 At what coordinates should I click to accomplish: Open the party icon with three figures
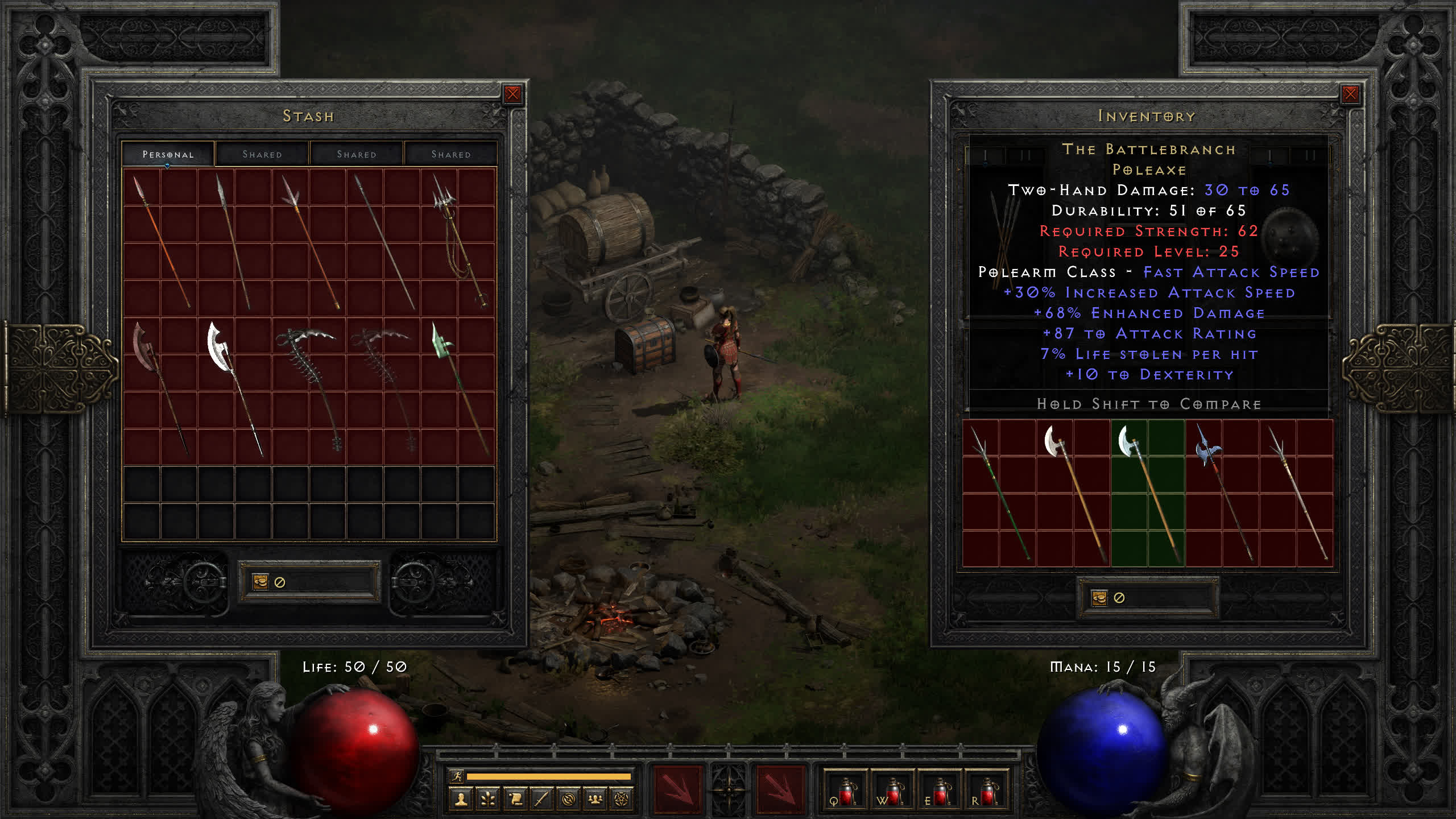click(x=595, y=799)
